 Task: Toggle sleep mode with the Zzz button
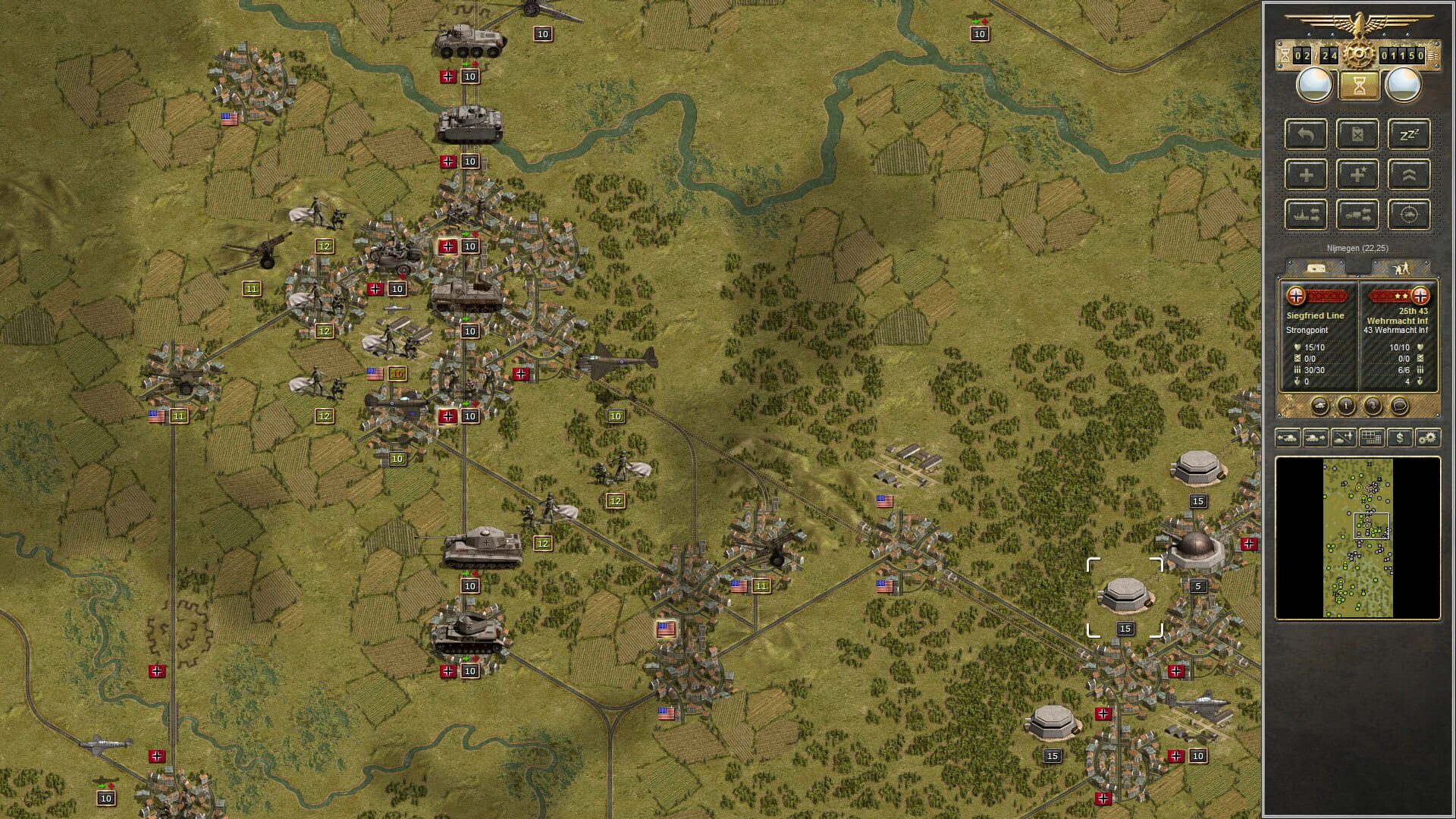click(x=1410, y=135)
